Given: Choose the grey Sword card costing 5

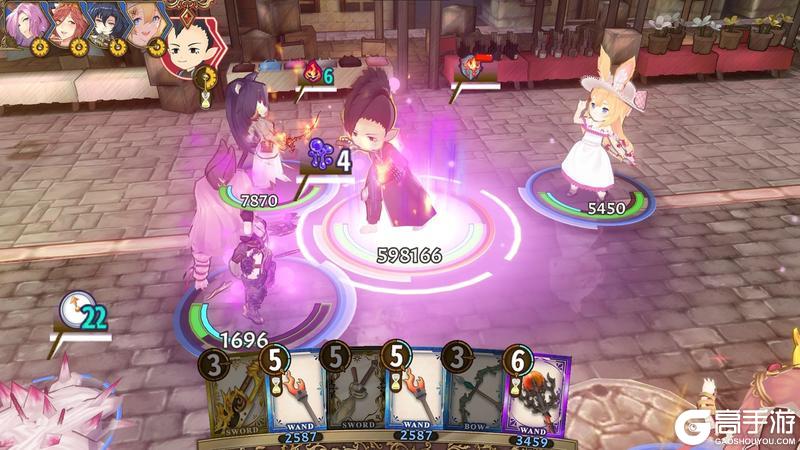Looking at the screenshot, I should coord(354,397).
